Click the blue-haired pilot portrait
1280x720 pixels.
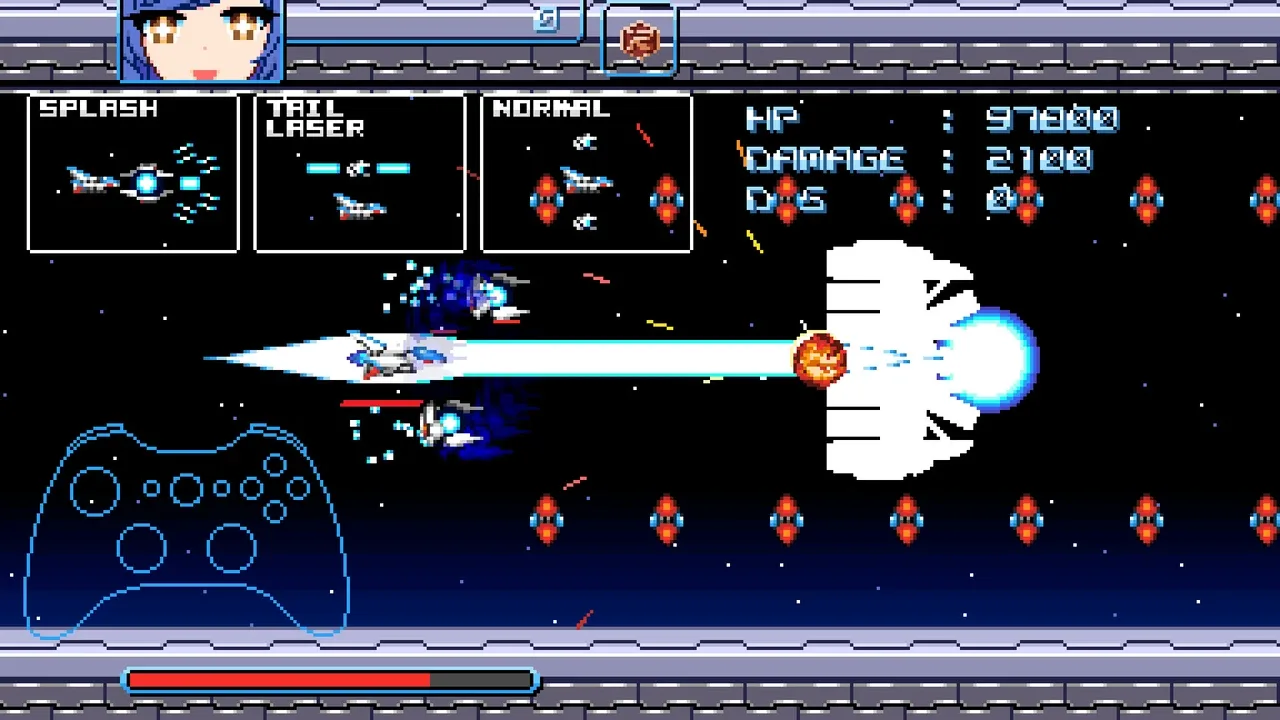click(203, 40)
